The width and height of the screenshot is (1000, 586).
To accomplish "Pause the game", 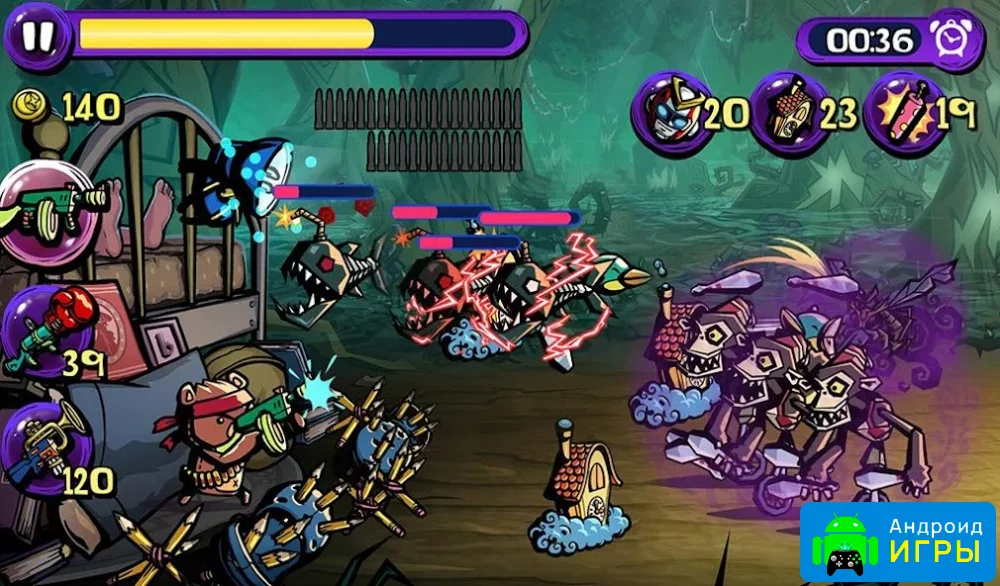I will (37, 35).
